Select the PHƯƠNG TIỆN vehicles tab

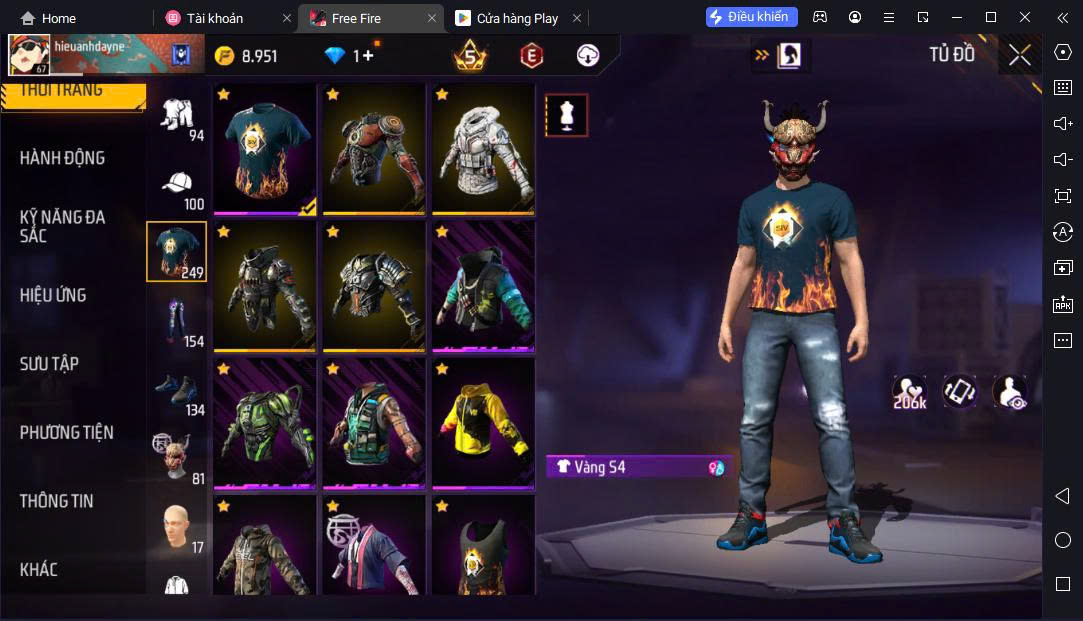pos(66,433)
